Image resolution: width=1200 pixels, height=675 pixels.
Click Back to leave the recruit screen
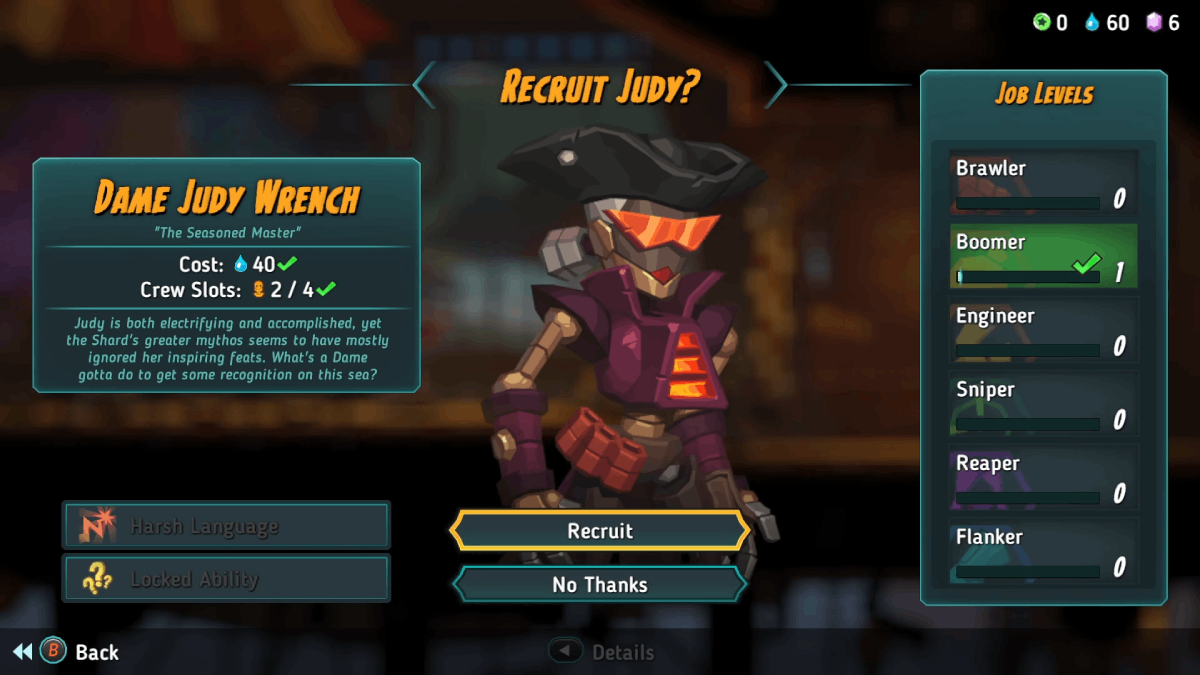[x=80, y=652]
